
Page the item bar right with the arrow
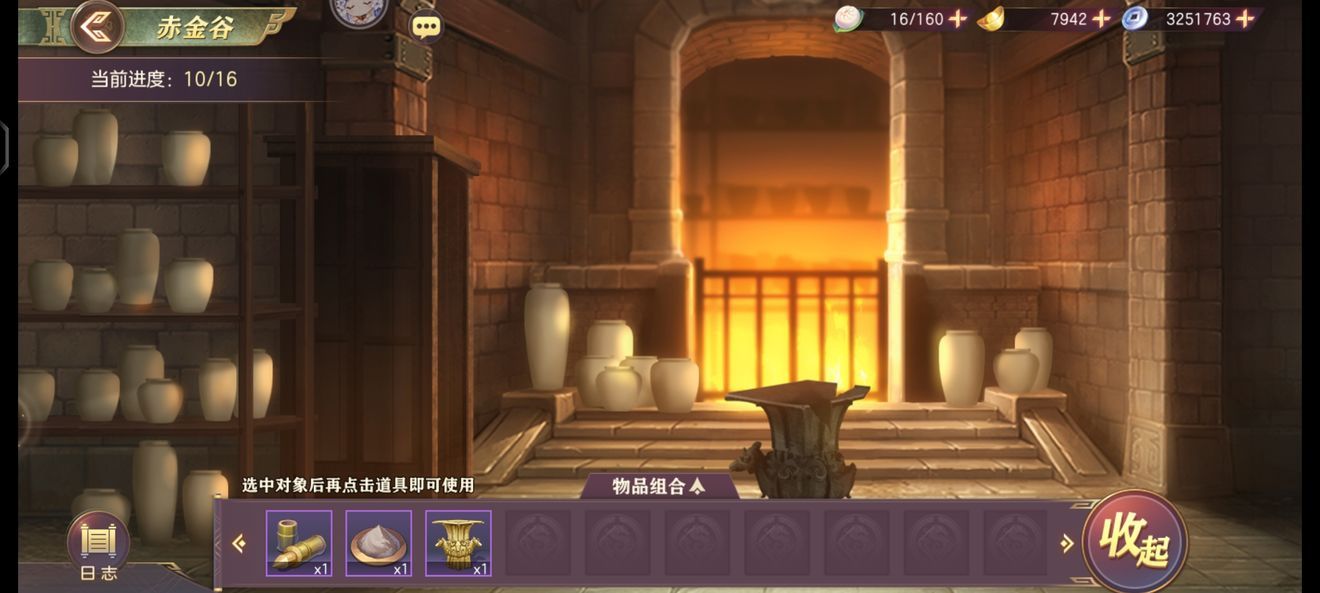click(x=1066, y=543)
